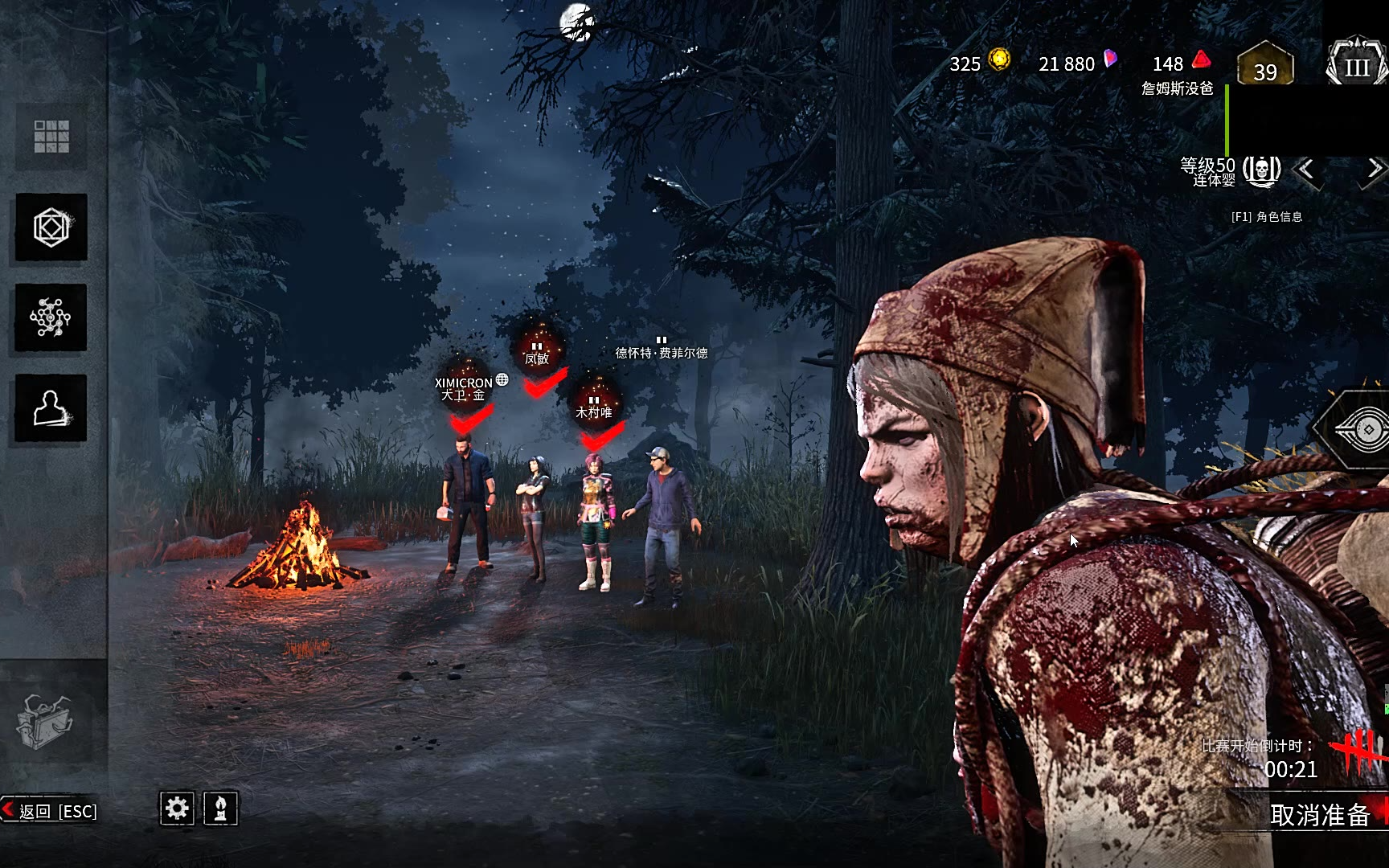1389x868 pixels.
Task: Select player 德怀特·费菲尔德 nameplate
Action: point(662,352)
